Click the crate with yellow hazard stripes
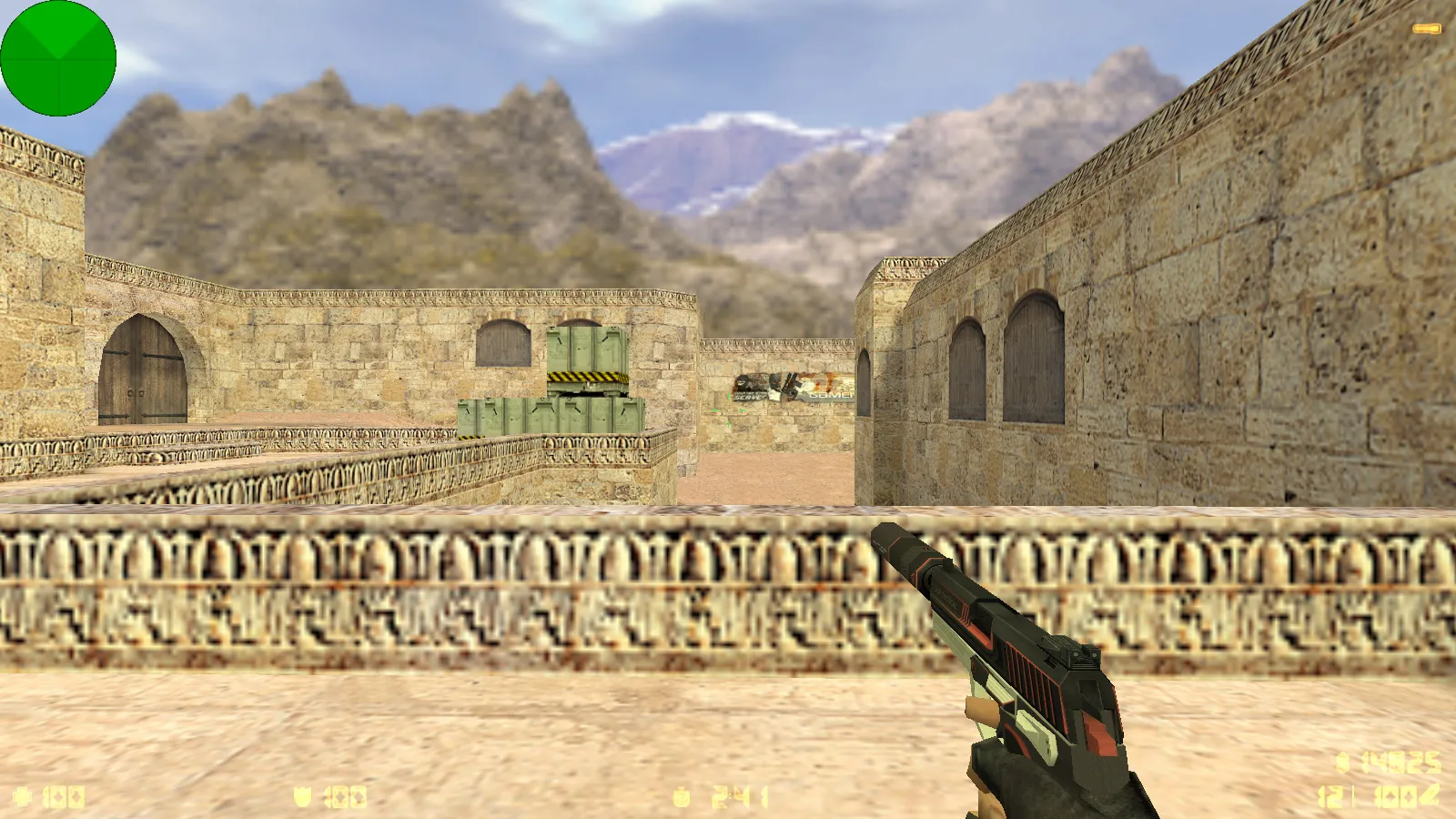 click(587, 364)
